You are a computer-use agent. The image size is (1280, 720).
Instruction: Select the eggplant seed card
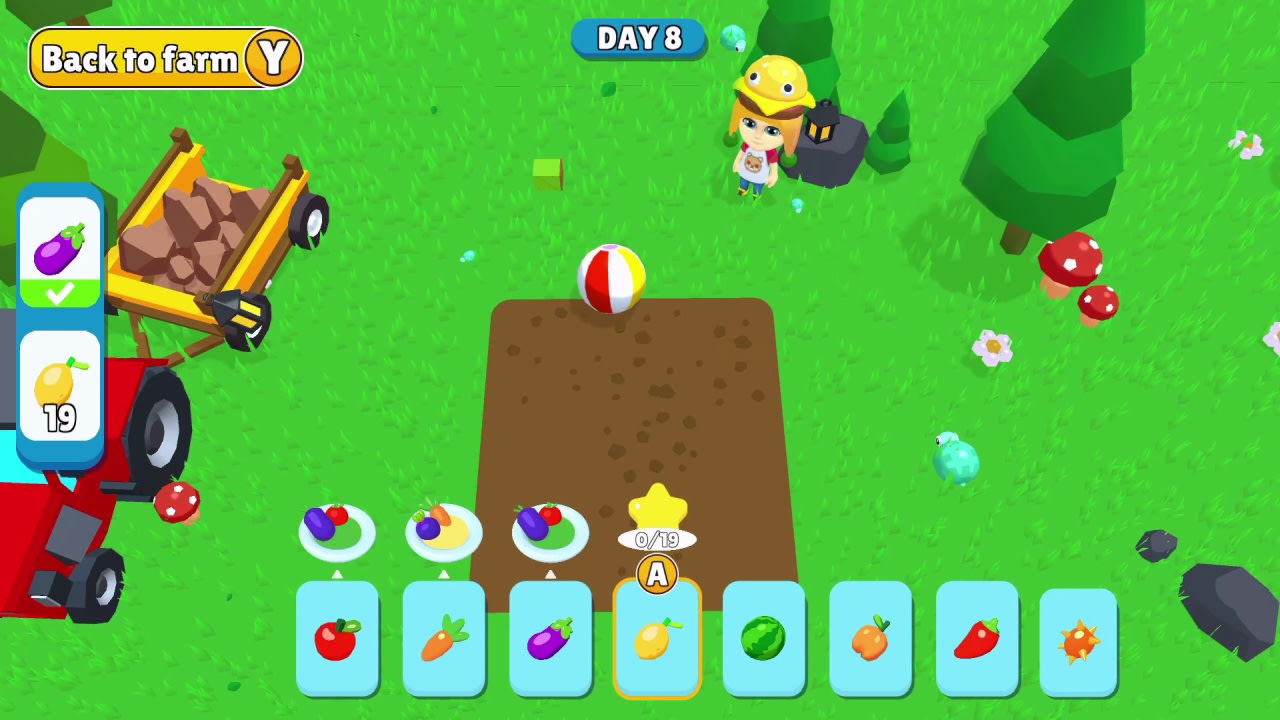click(x=550, y=640)
